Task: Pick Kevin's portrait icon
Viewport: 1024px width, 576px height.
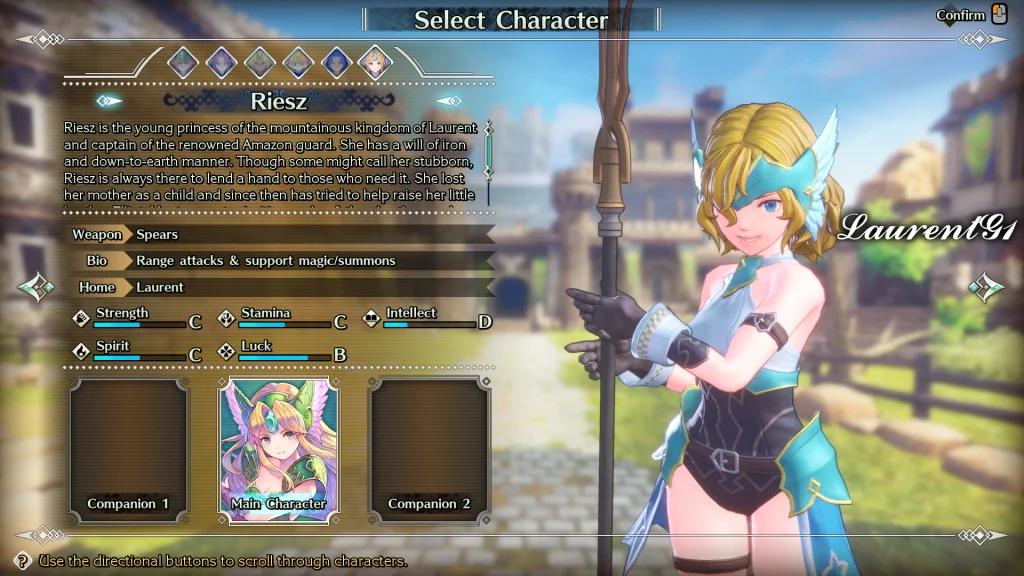Action: [x=260, y=63]
